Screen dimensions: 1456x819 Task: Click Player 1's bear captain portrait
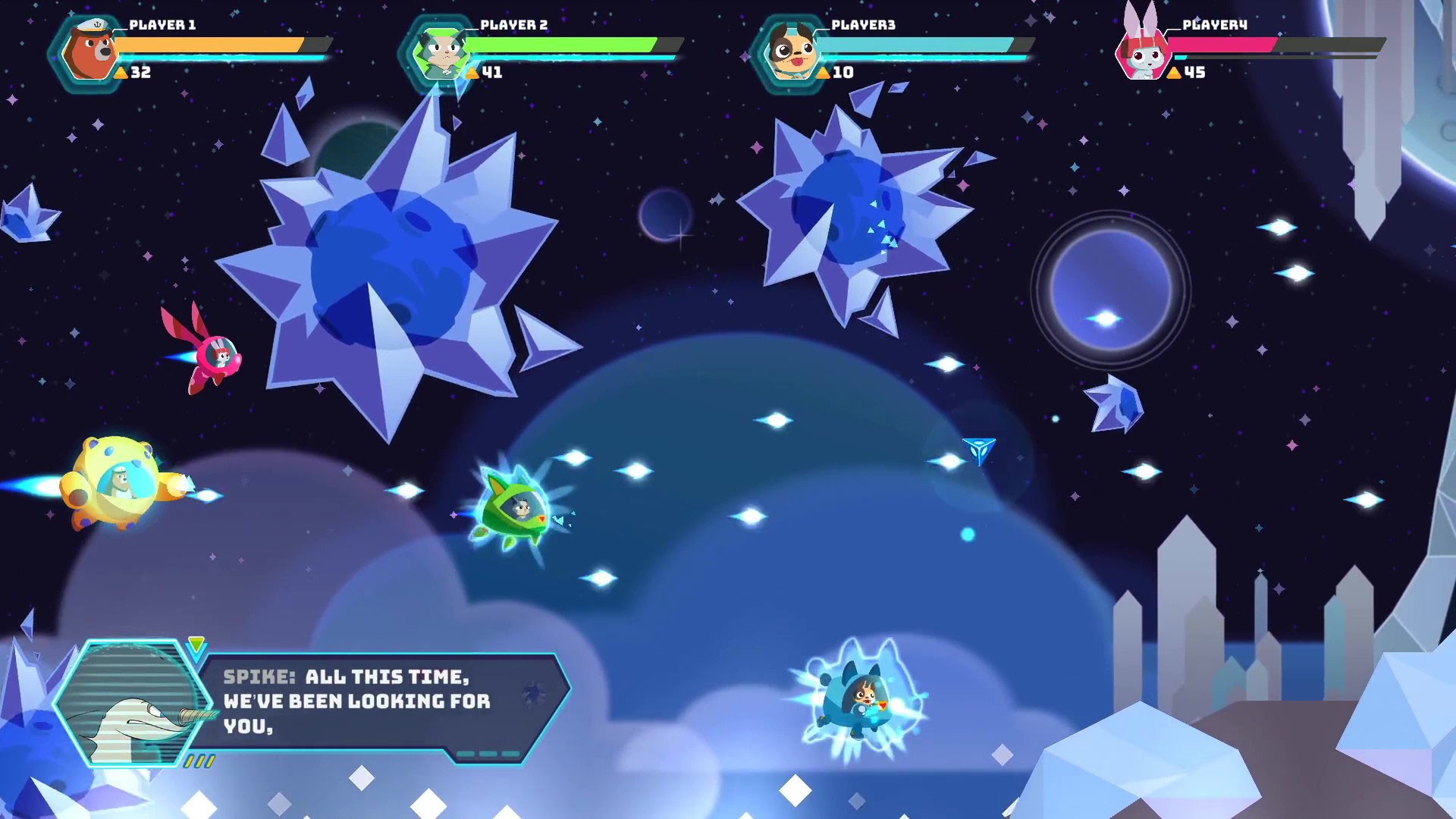88,53
